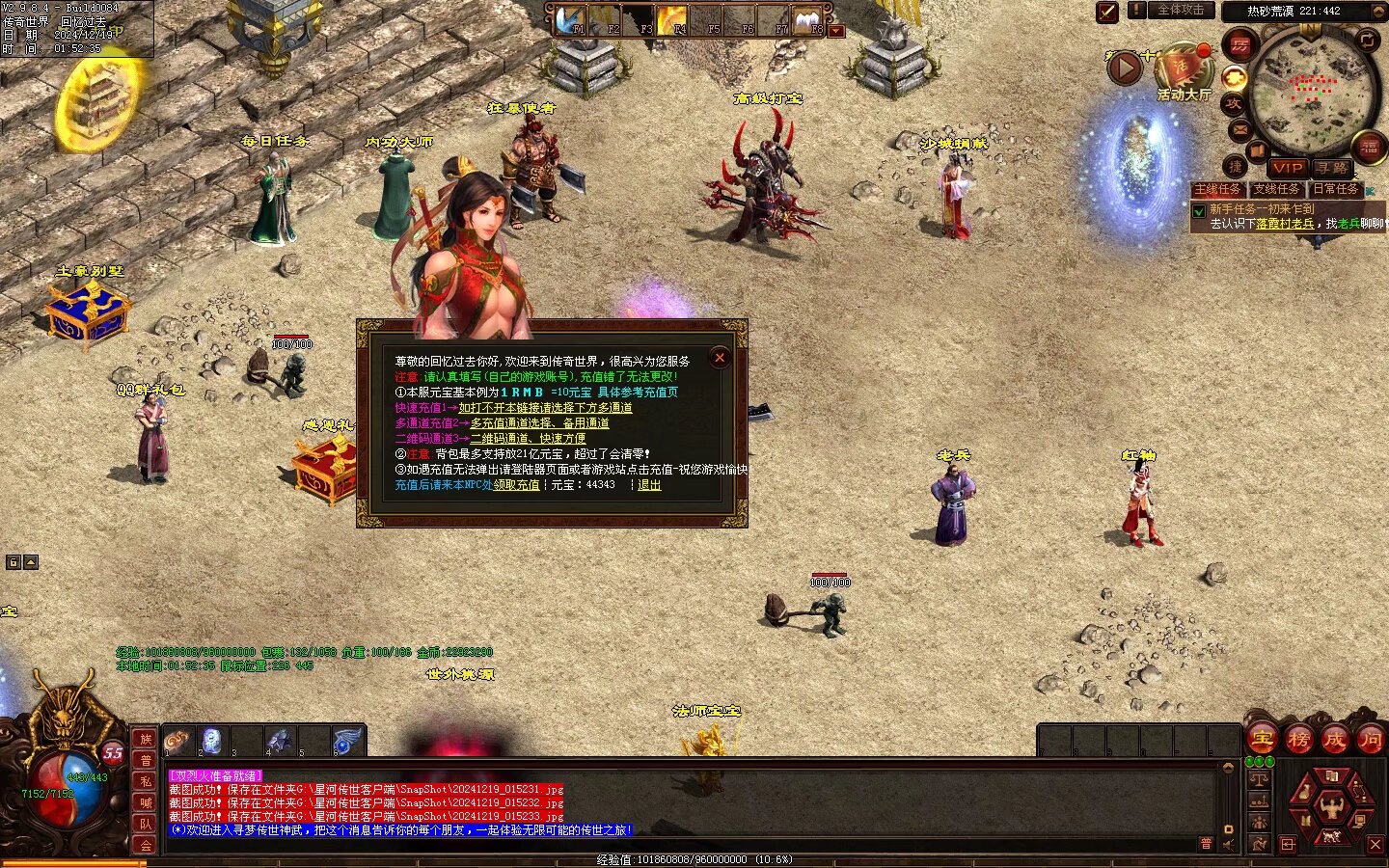Close the recharge dialog with the X
Screen dimensions: 1389x868
pyautogui.click(x=720, y=358)
